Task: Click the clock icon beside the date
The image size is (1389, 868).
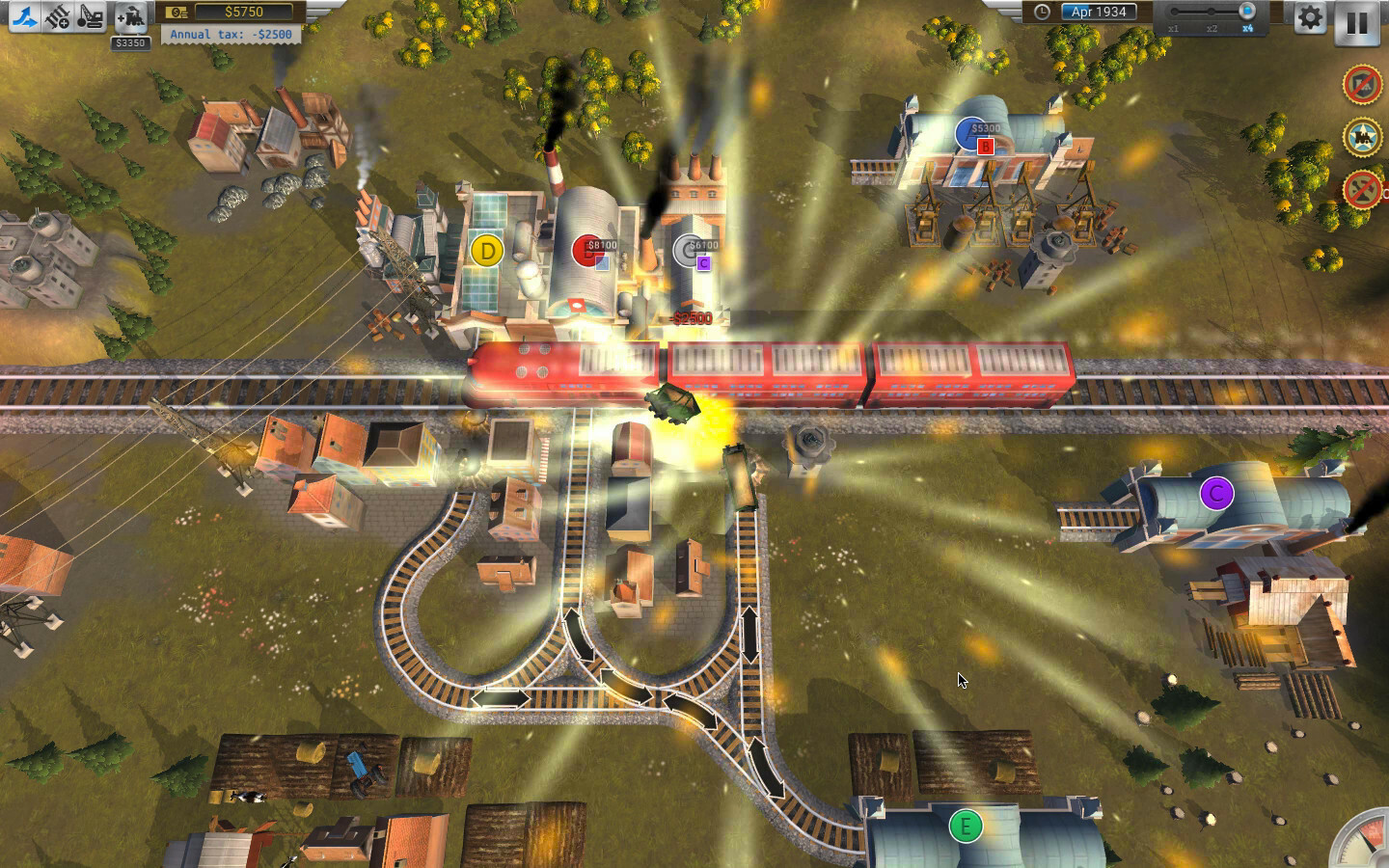Action: (1041, 12)
